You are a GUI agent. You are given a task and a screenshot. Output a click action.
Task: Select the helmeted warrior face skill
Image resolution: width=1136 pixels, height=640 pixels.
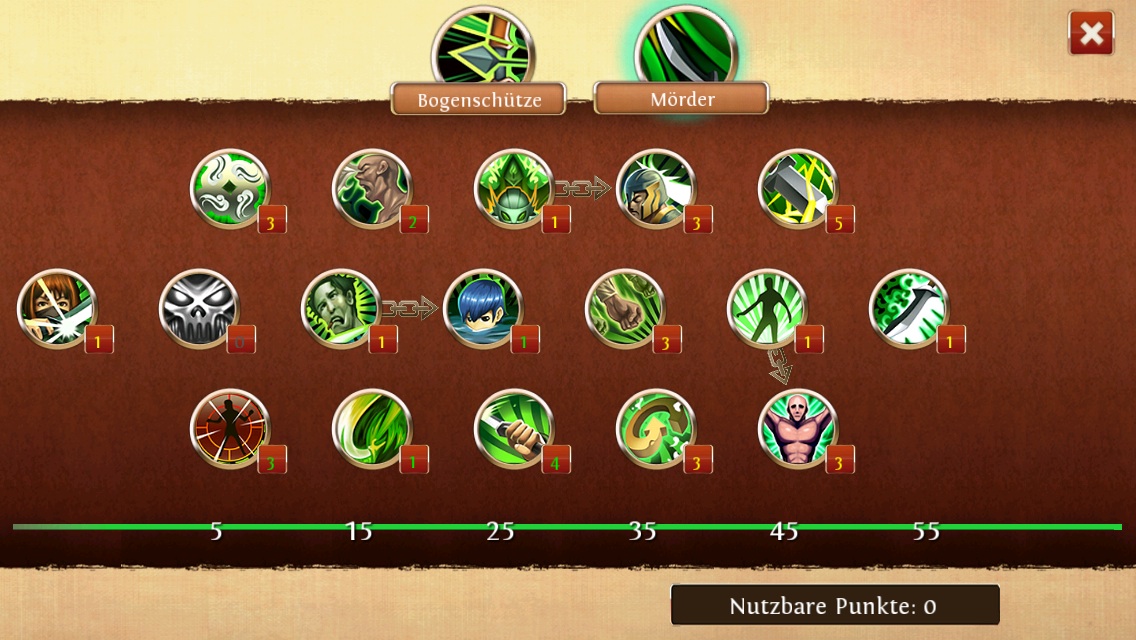coord(656,188)
